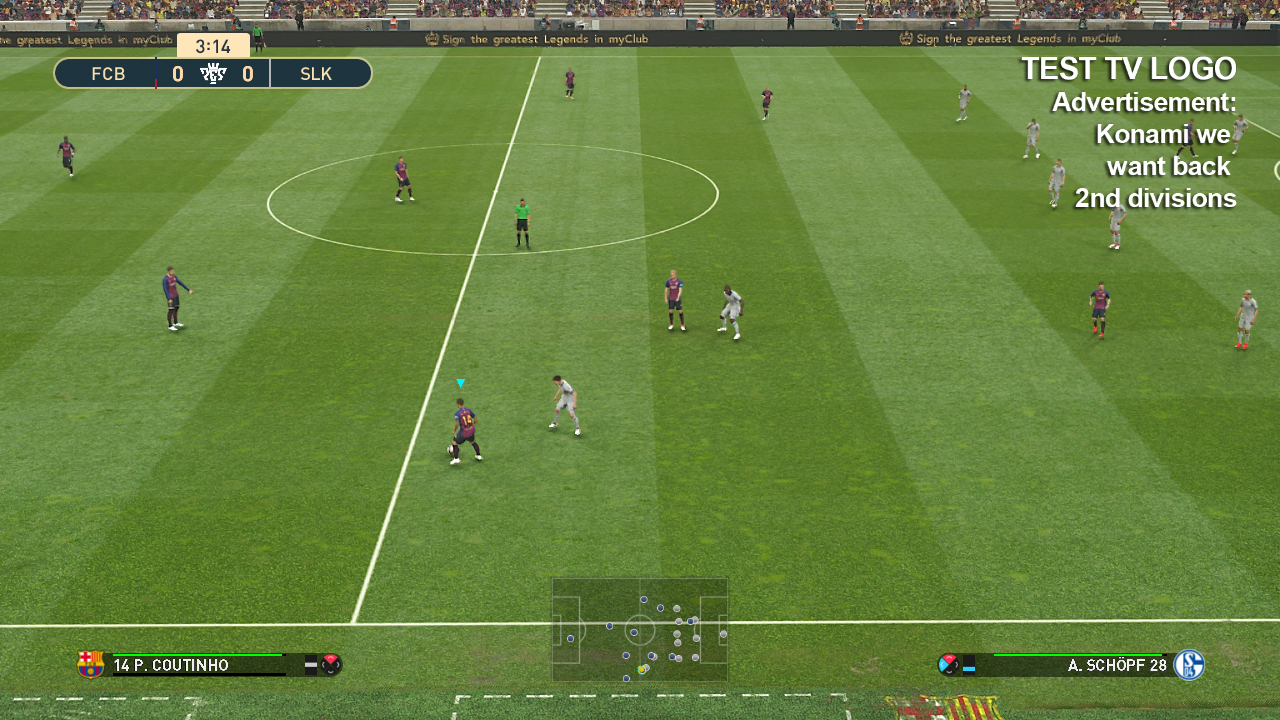Click the league crest on the scoreboard
Viewport: 1280px width, 720px height.
tap(213, 72)
